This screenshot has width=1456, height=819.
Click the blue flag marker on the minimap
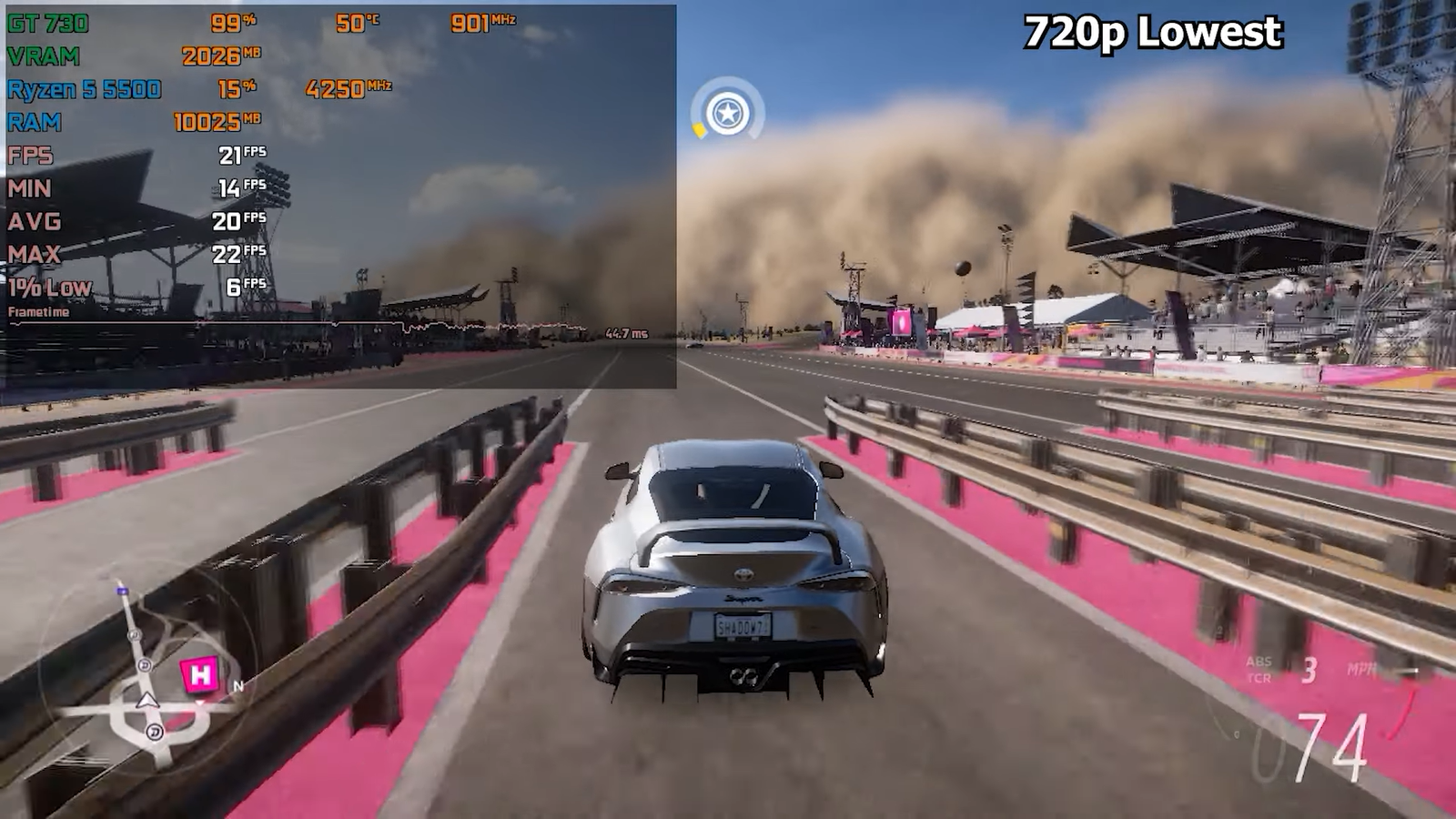[x=123, y=591]
